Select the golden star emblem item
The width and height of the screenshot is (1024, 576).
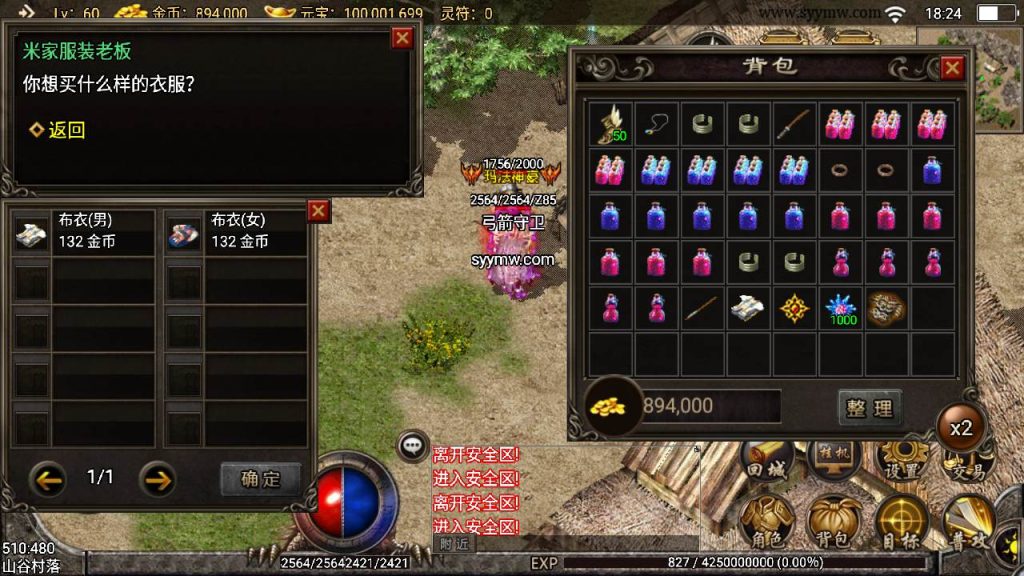click(795, 309)
